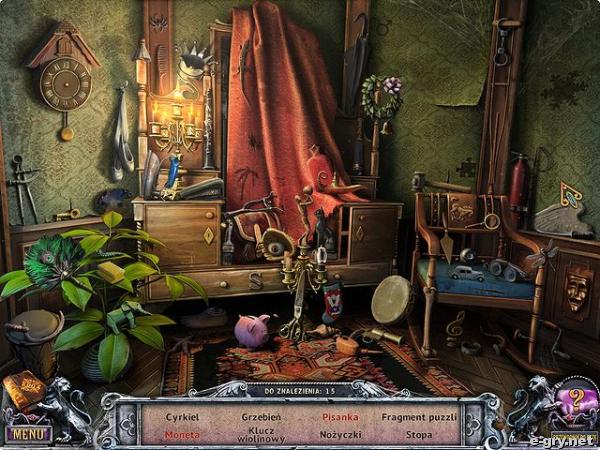Choose the red Pisanka list entry
The width and height of the screenshot is (600, 450).
(339, 415)
